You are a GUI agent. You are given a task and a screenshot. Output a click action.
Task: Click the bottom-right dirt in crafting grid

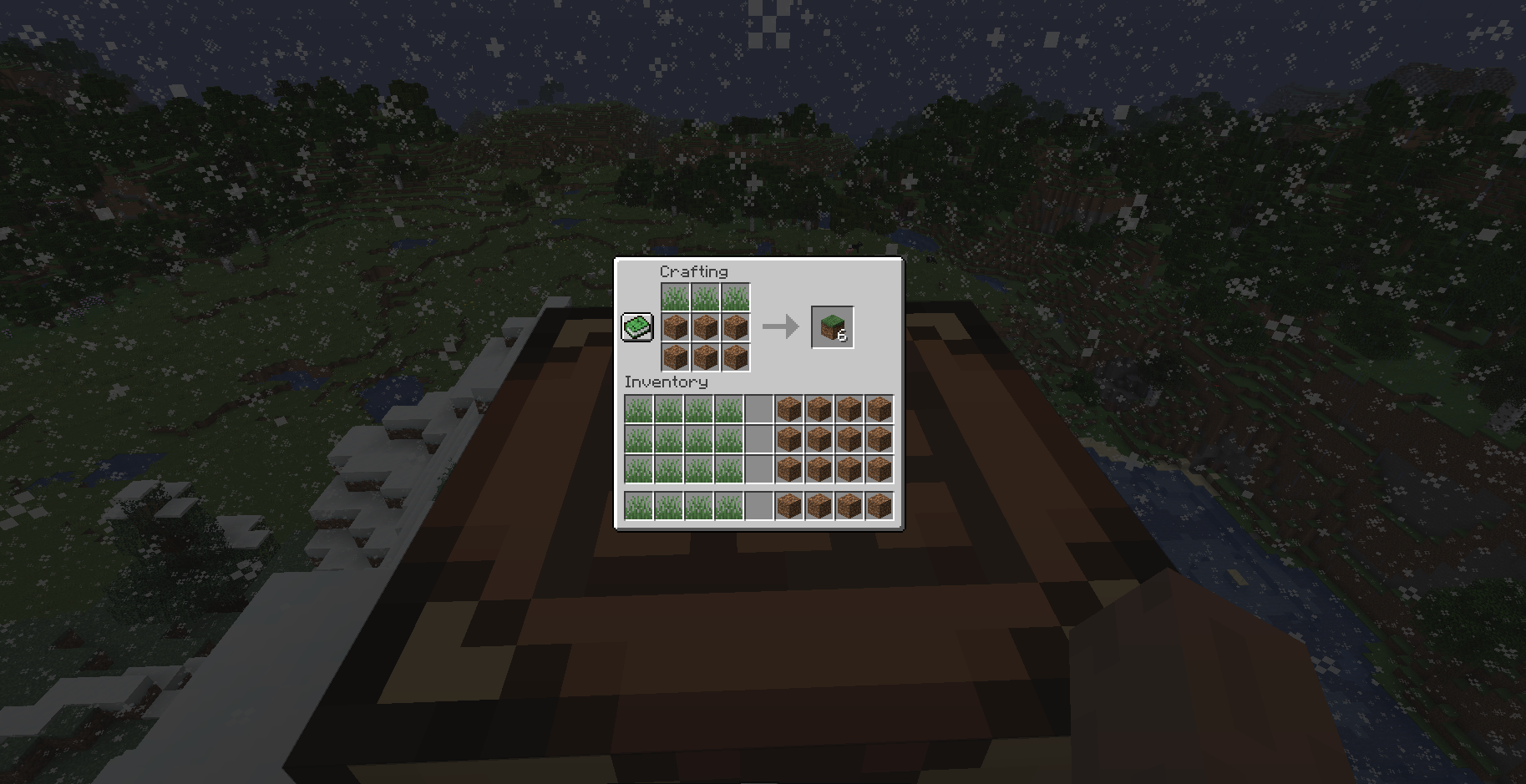point(735,357)
